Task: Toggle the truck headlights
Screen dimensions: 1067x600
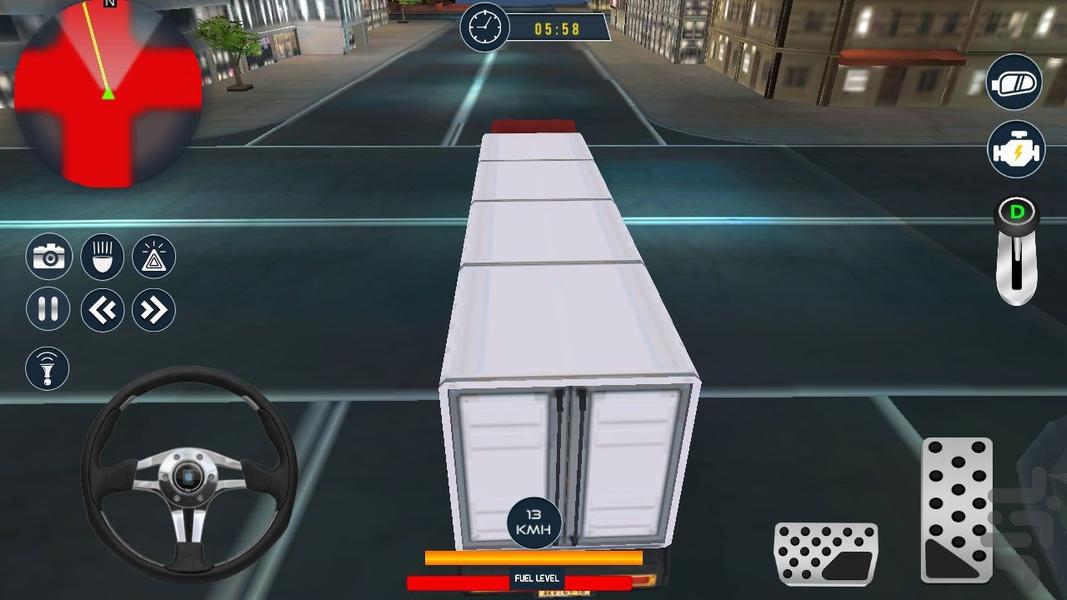Action: click(x=102, y=257)
